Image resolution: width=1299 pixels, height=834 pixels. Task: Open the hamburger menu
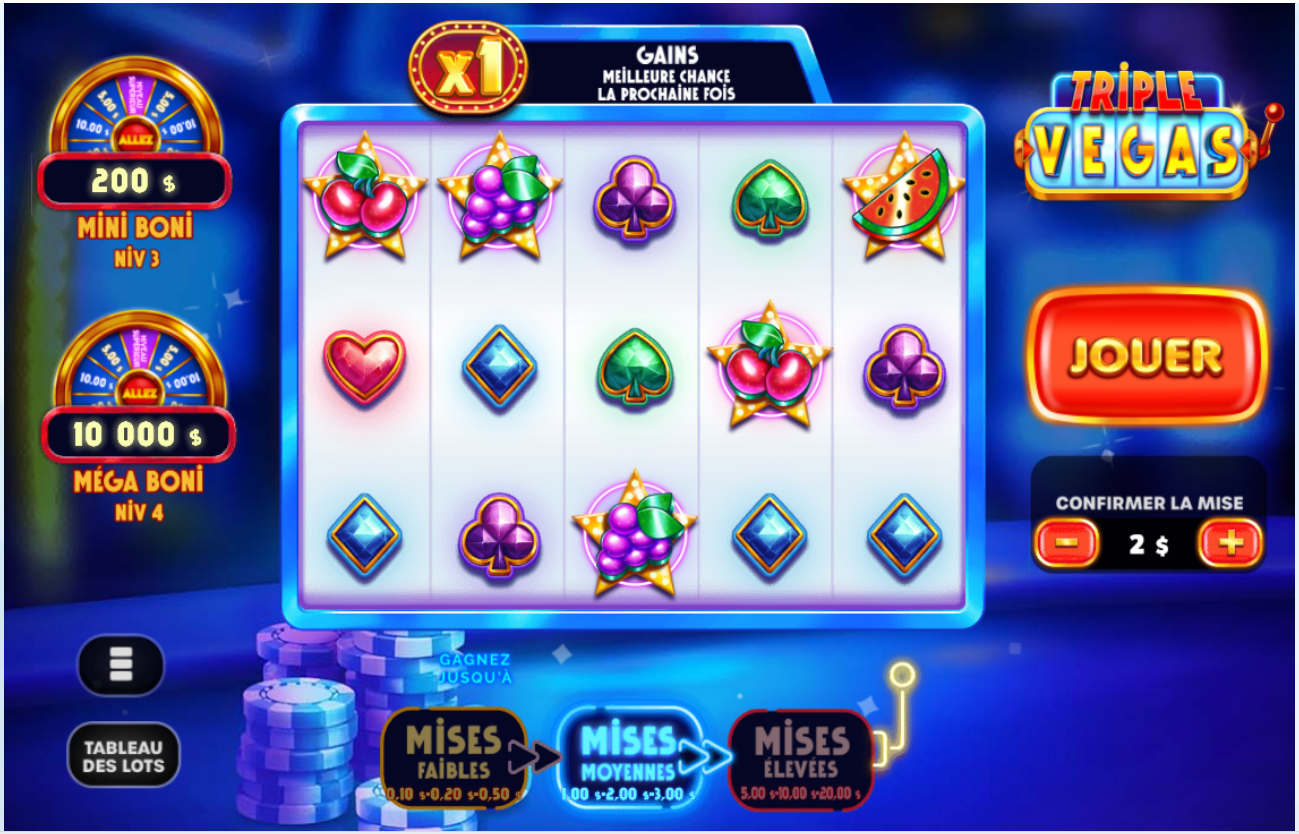[120, 664]
